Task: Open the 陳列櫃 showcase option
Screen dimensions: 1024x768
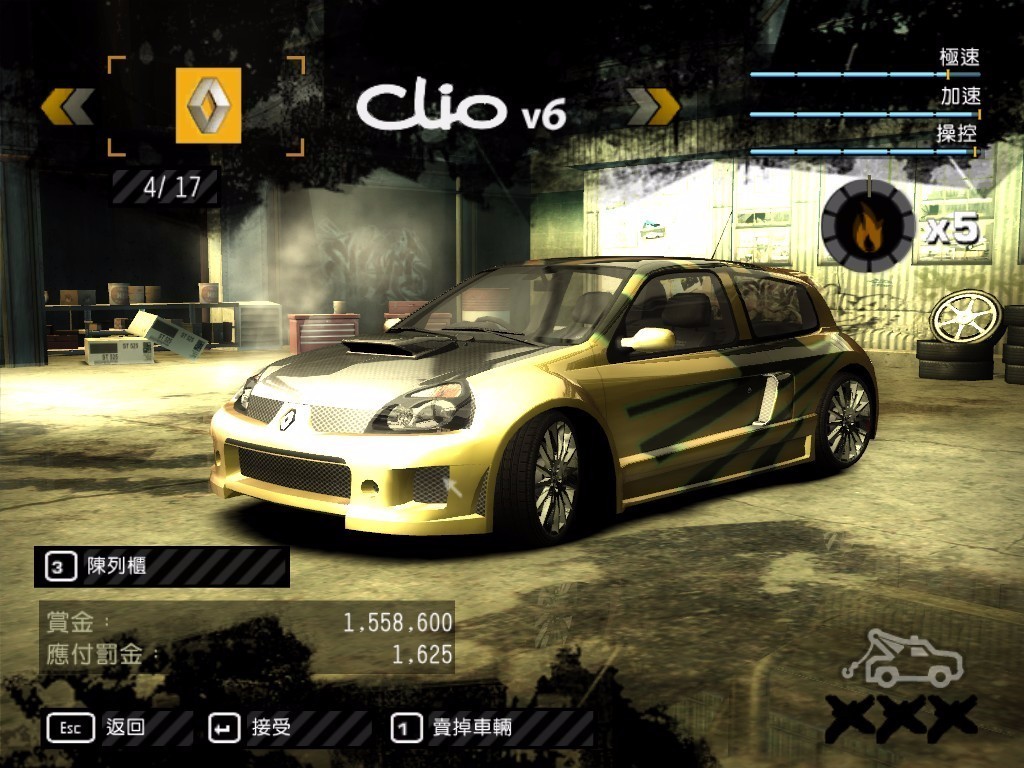Action: [117, 567]
